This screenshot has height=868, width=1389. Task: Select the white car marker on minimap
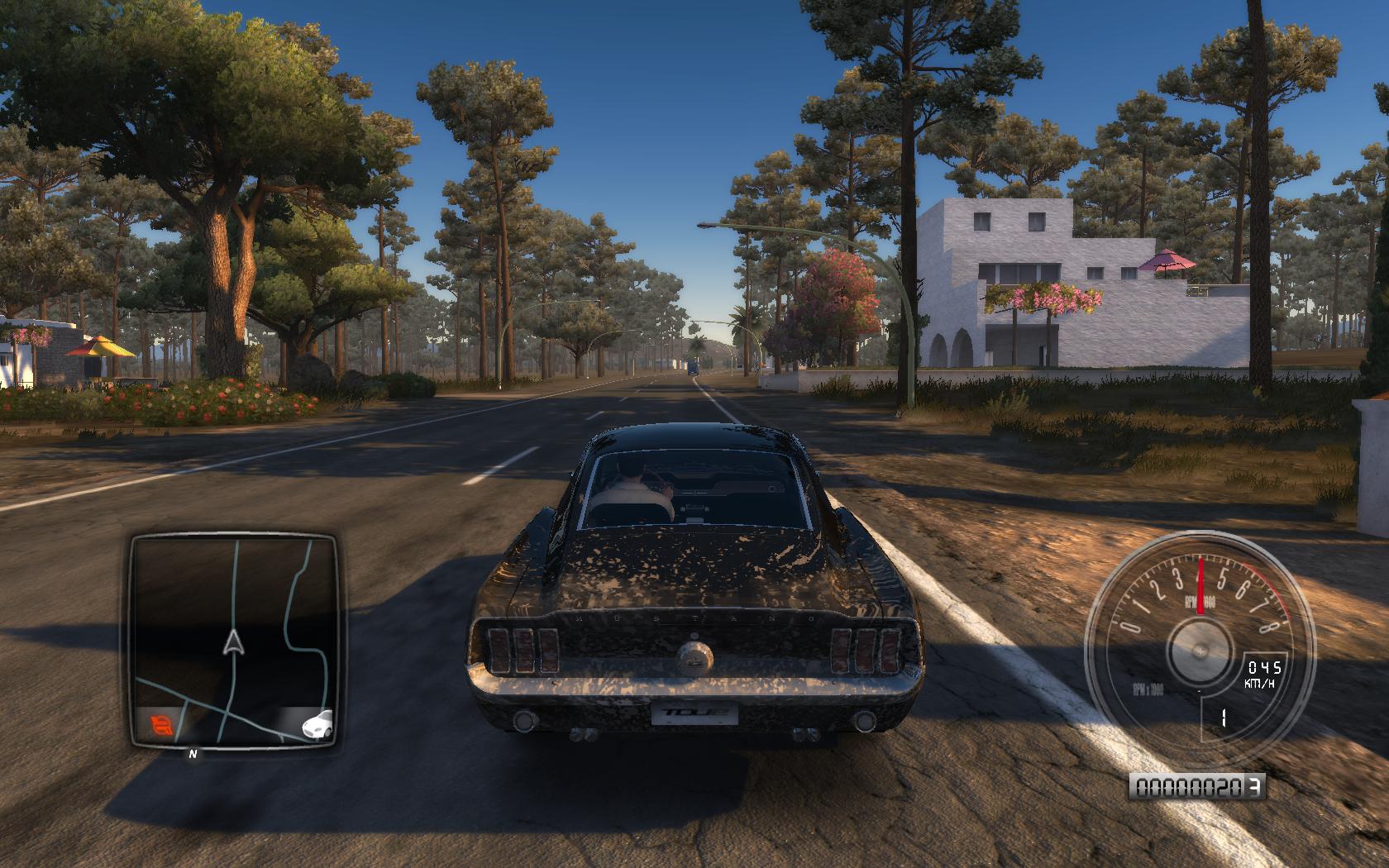tap(318, 725)
